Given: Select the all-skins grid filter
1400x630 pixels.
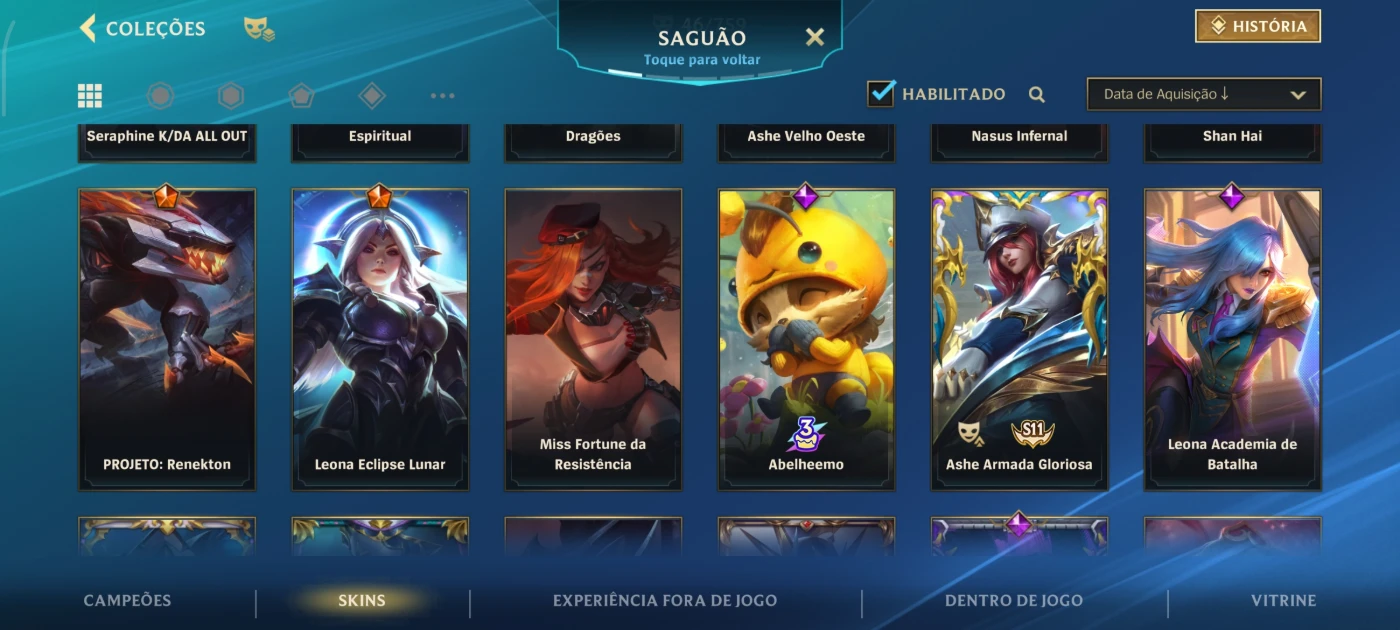Looking at the screenshot, I should (x=90, y=96).
